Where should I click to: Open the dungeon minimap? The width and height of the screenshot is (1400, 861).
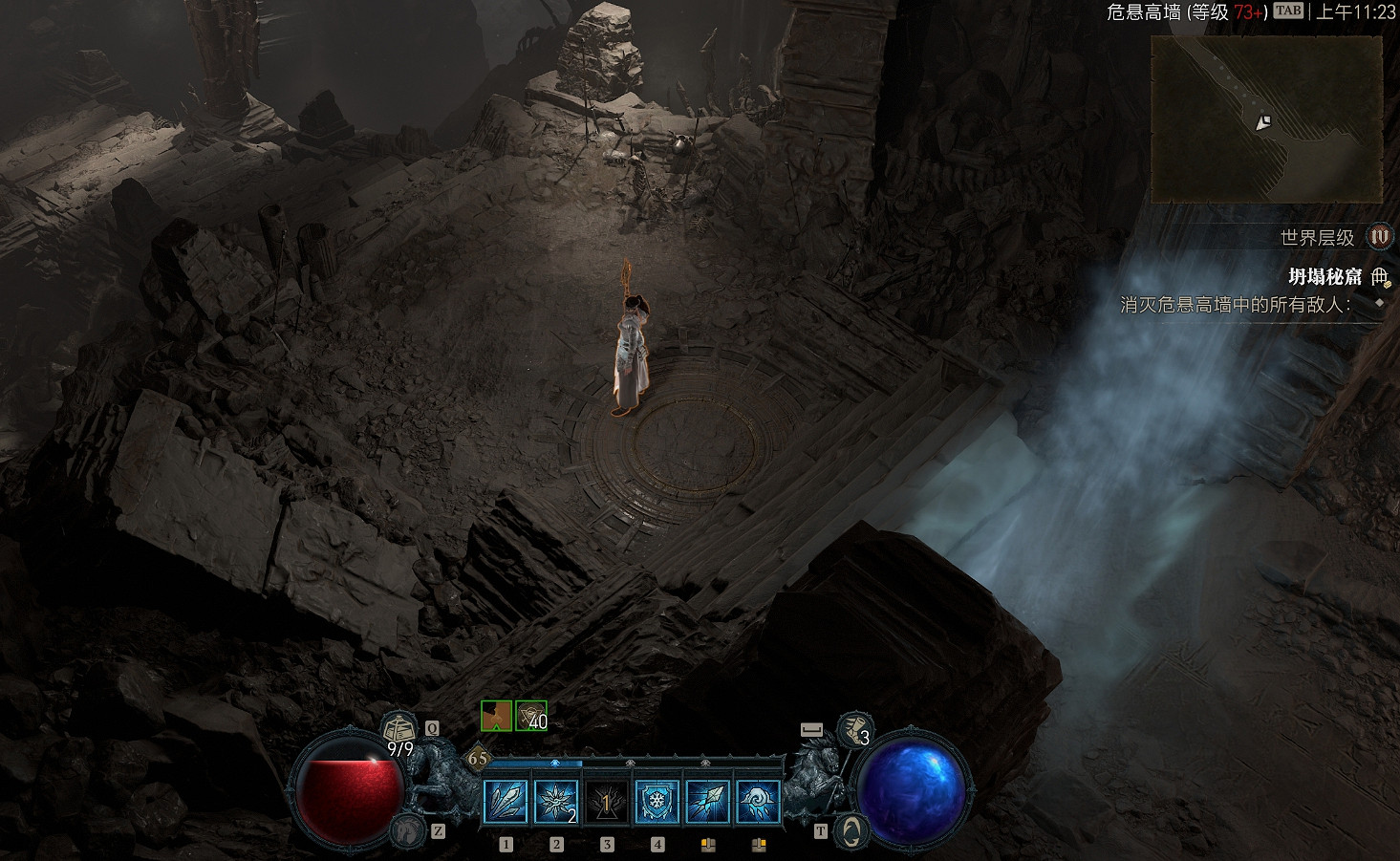coord(1266,119)
